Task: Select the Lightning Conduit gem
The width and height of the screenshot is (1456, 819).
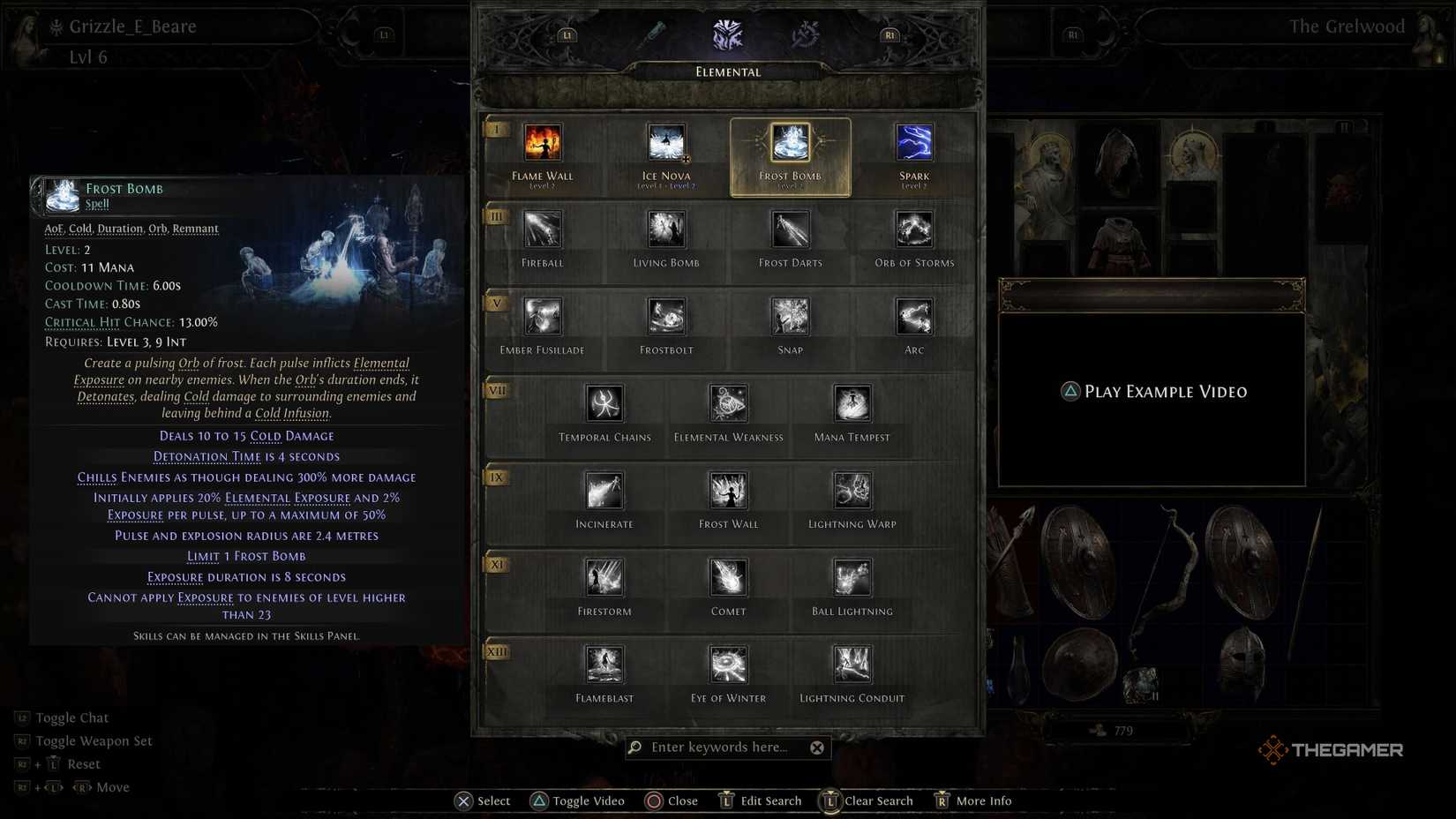Action: coord(851,665)
